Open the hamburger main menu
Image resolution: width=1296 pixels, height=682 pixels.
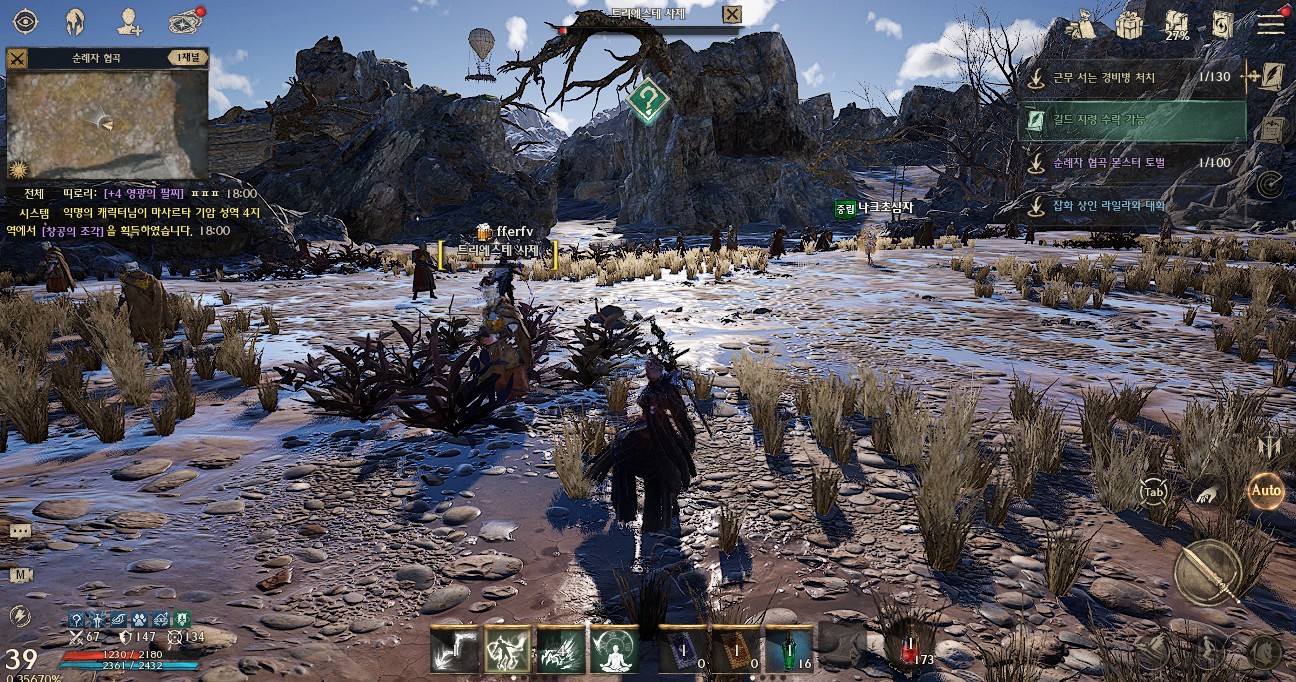pos(1270,24)
